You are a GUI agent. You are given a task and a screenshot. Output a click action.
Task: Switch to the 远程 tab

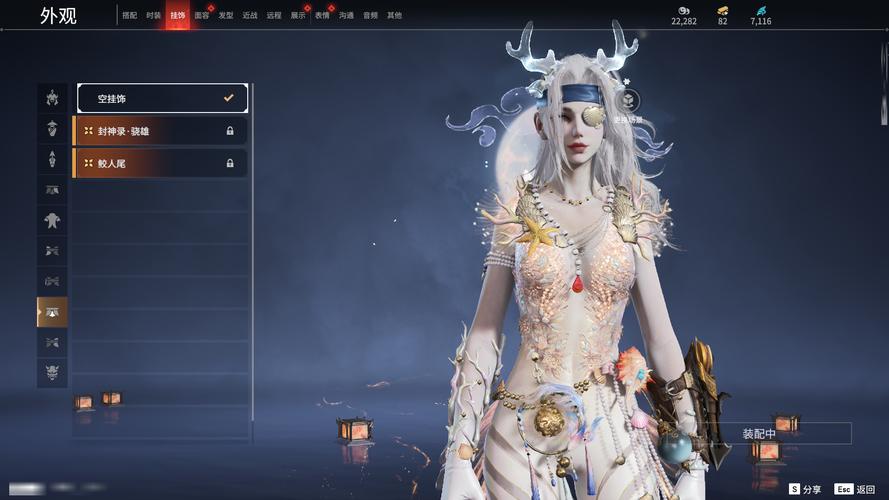[x=274, y=16]
